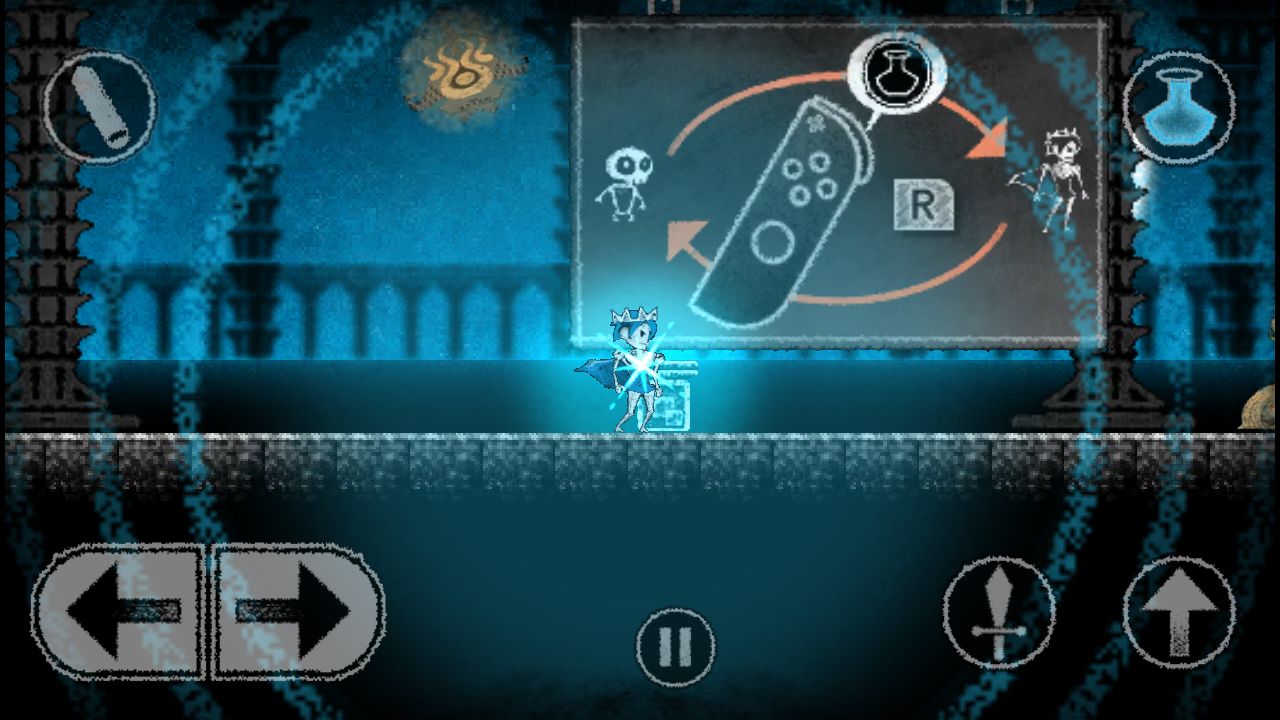Tap the blue potion flask icon

(1180, 105)
